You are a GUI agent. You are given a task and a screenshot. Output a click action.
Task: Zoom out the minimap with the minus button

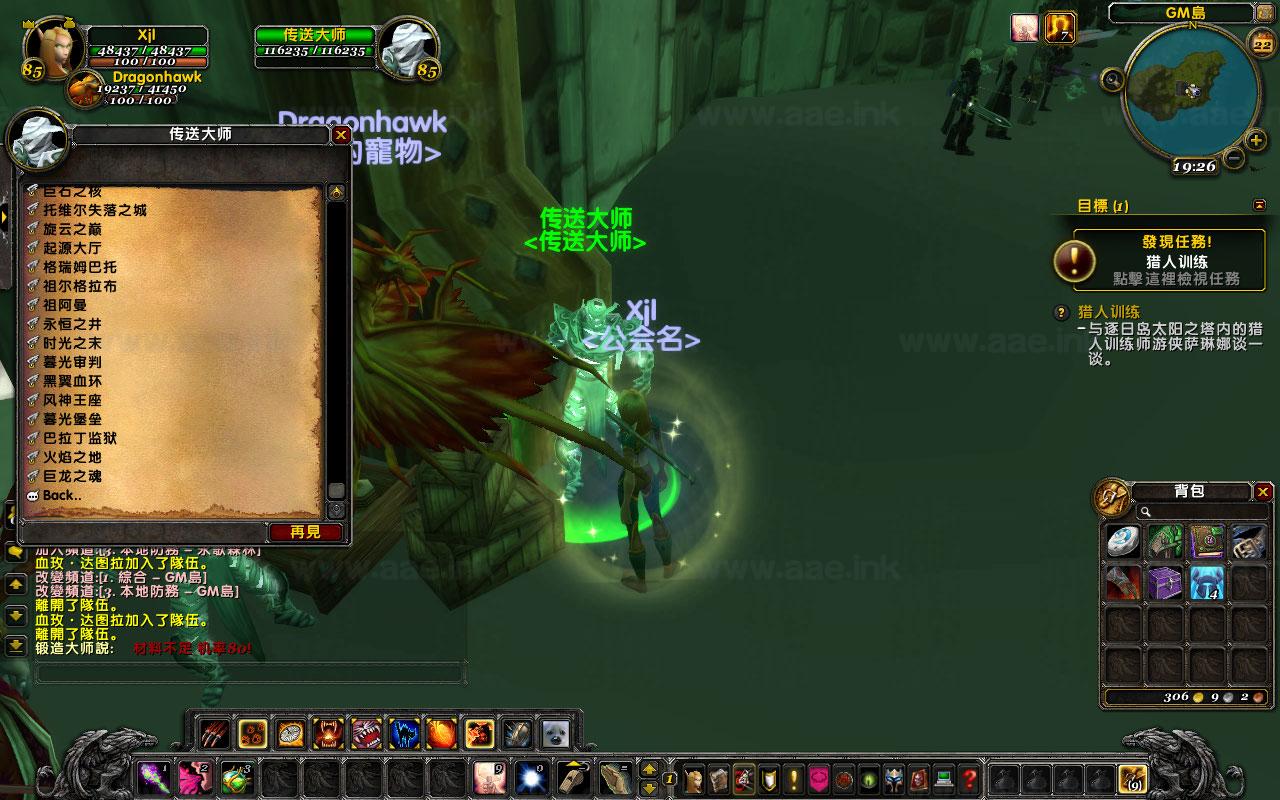(1234, 158)
